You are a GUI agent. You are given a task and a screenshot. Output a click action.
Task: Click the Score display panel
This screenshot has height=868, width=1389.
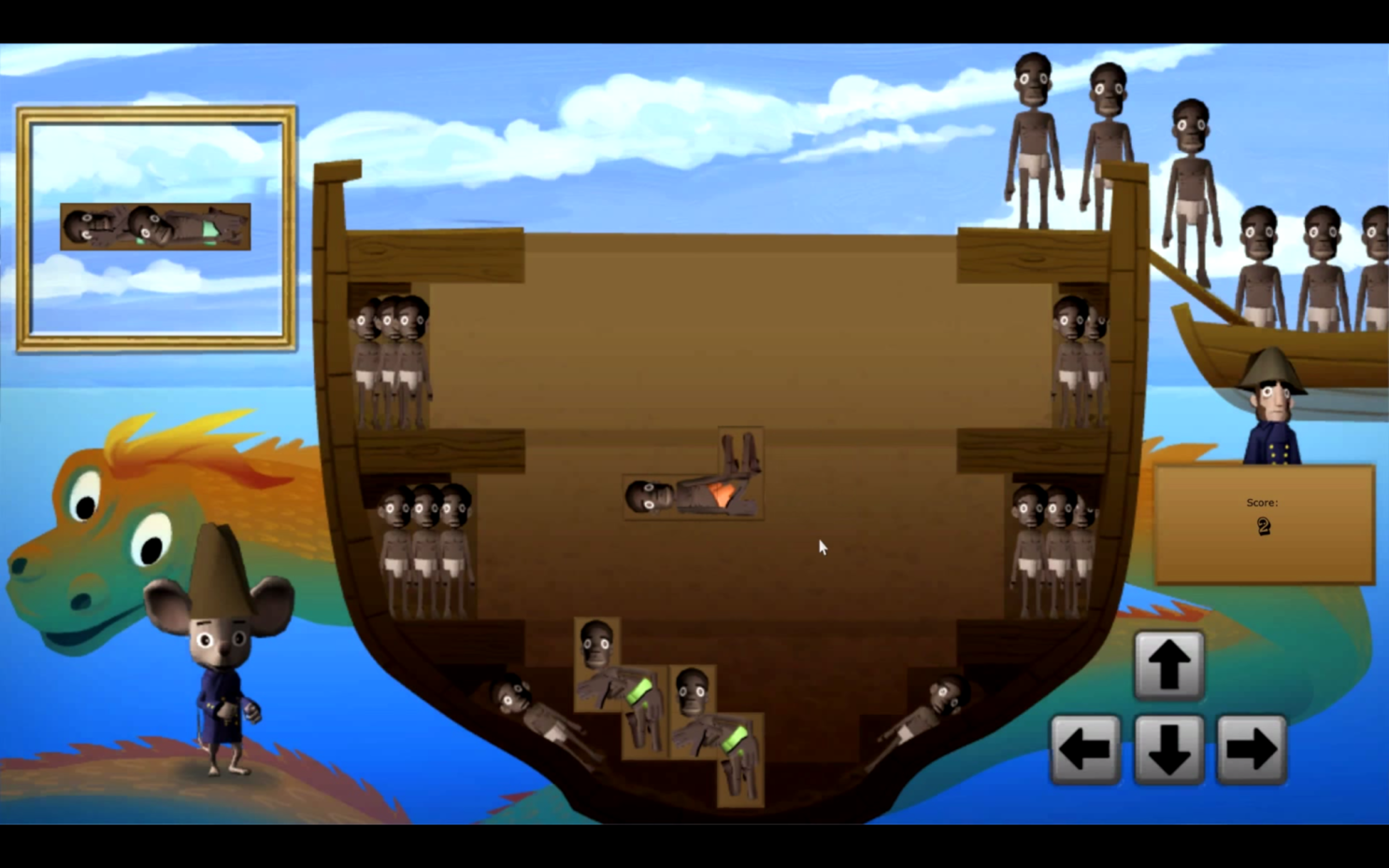(x=1263, y=523)
